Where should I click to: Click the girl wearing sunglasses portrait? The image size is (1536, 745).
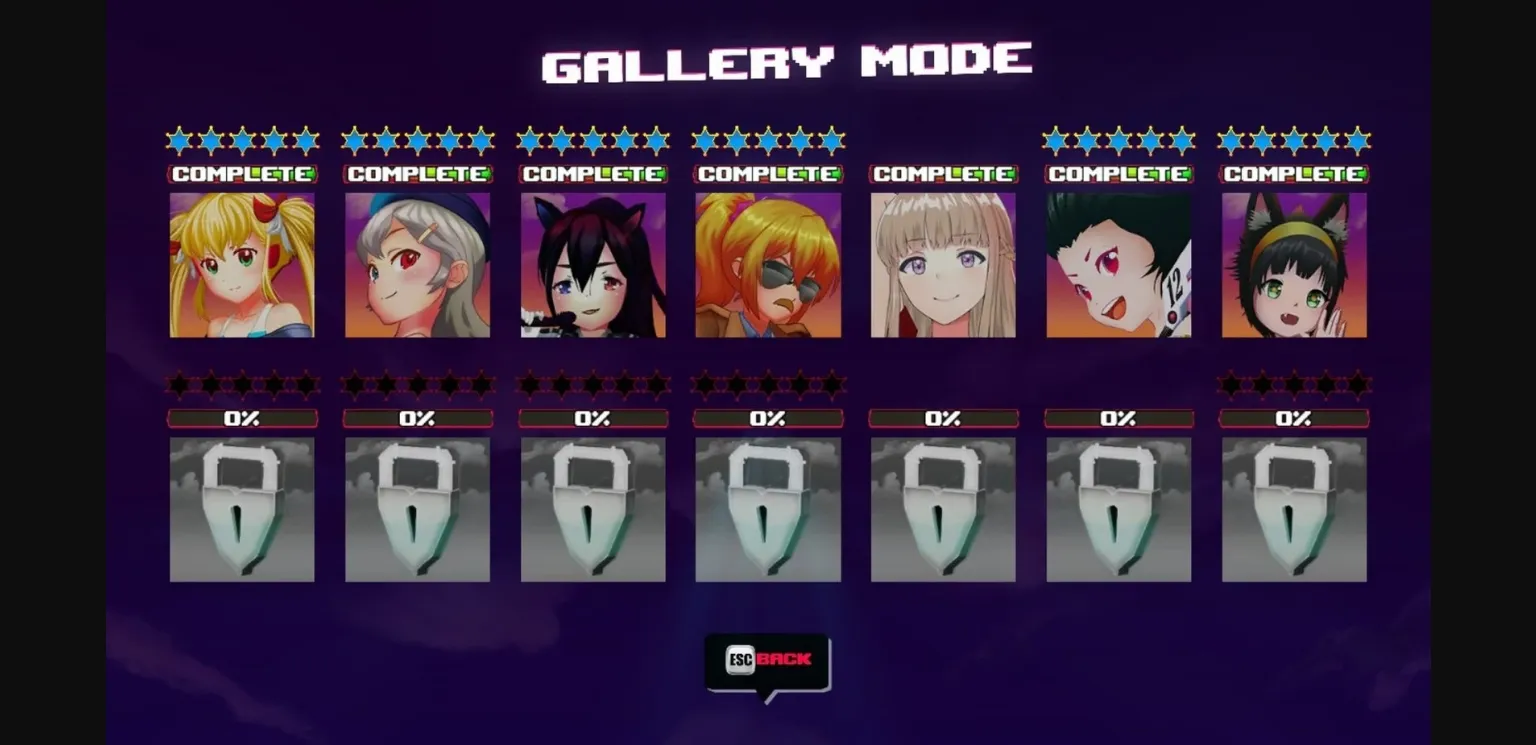(768, 265)
